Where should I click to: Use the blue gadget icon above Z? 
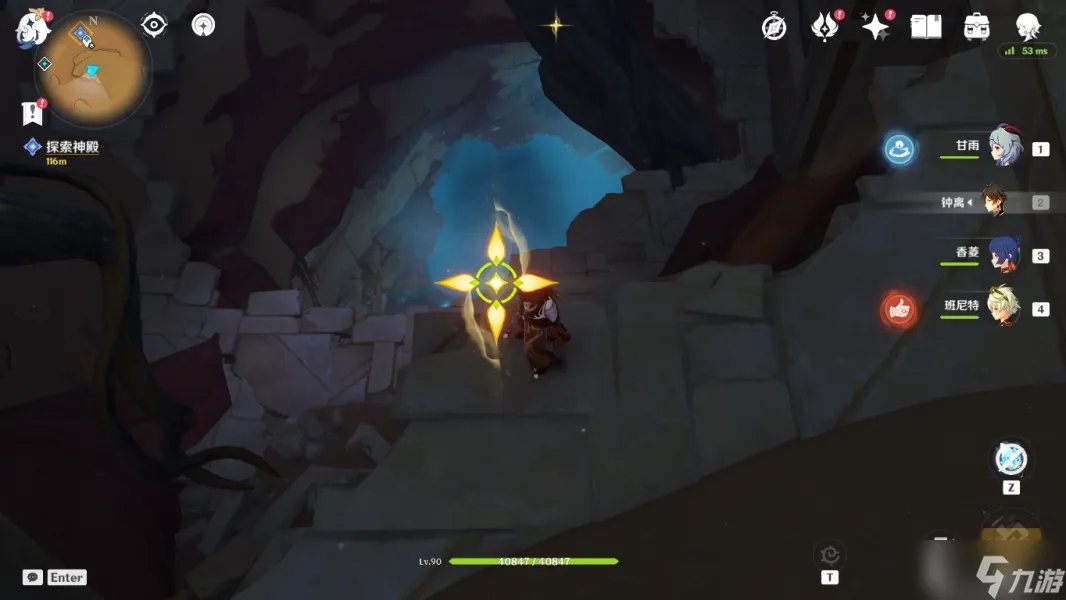(1011, 459)
